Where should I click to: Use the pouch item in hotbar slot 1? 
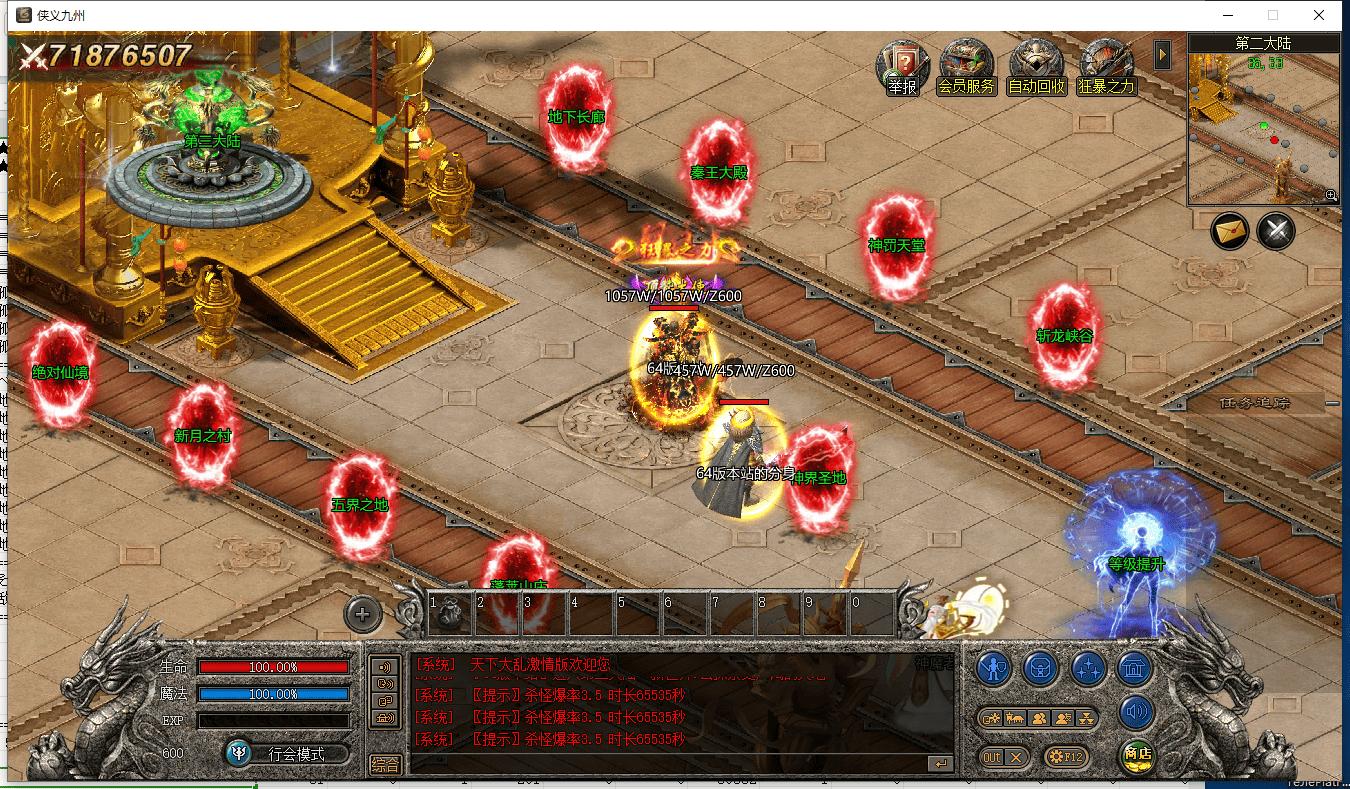[449, 611]
